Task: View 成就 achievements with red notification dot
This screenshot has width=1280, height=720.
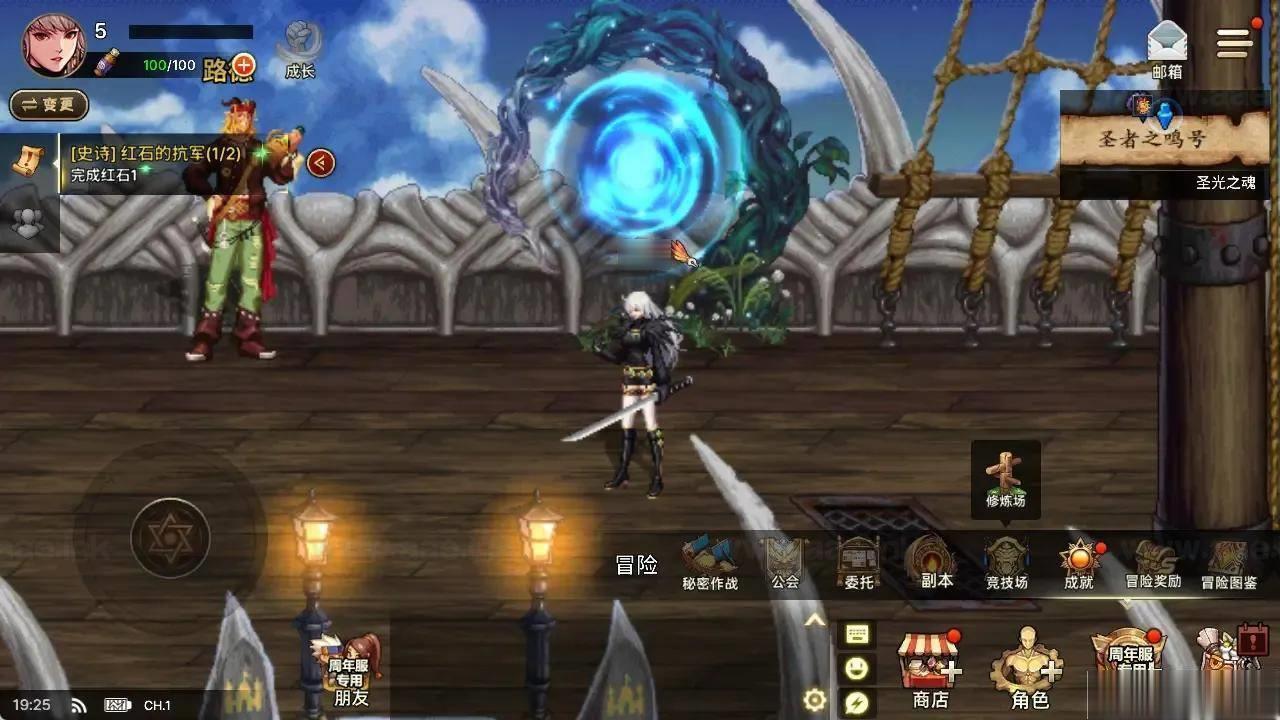Action: pyautogui.click(x=1077, y=555)
